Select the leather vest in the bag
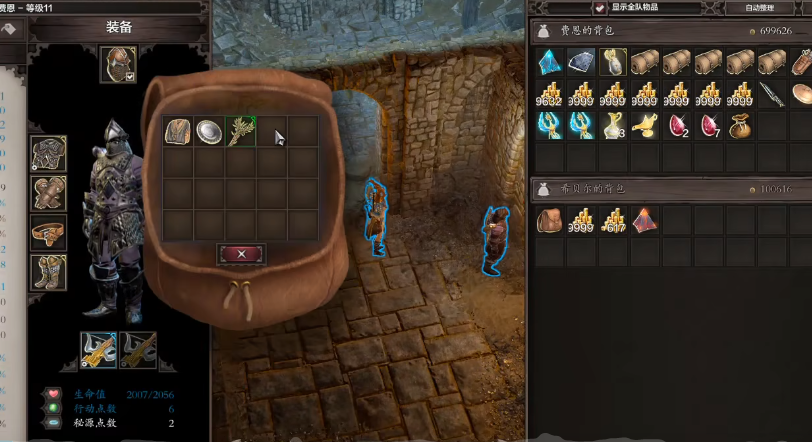This screenshot has height=442, width=812. point(178,132)
